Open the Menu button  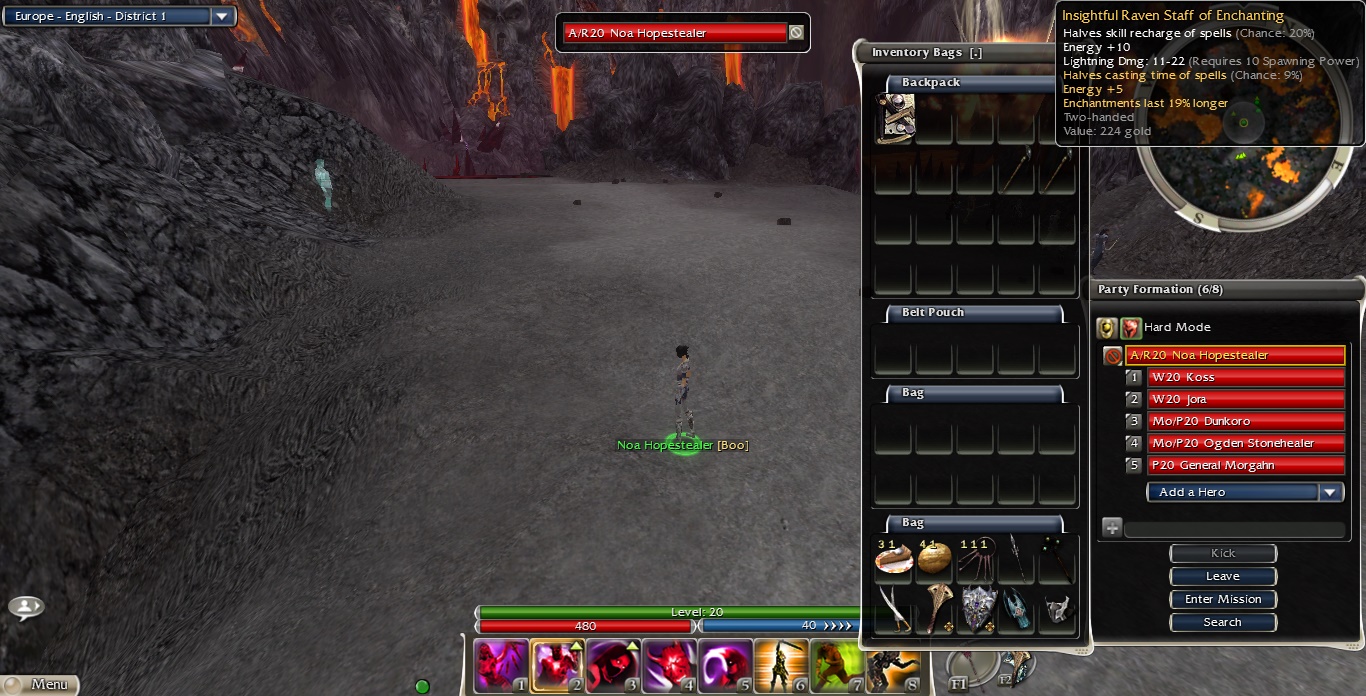[40, 684]
